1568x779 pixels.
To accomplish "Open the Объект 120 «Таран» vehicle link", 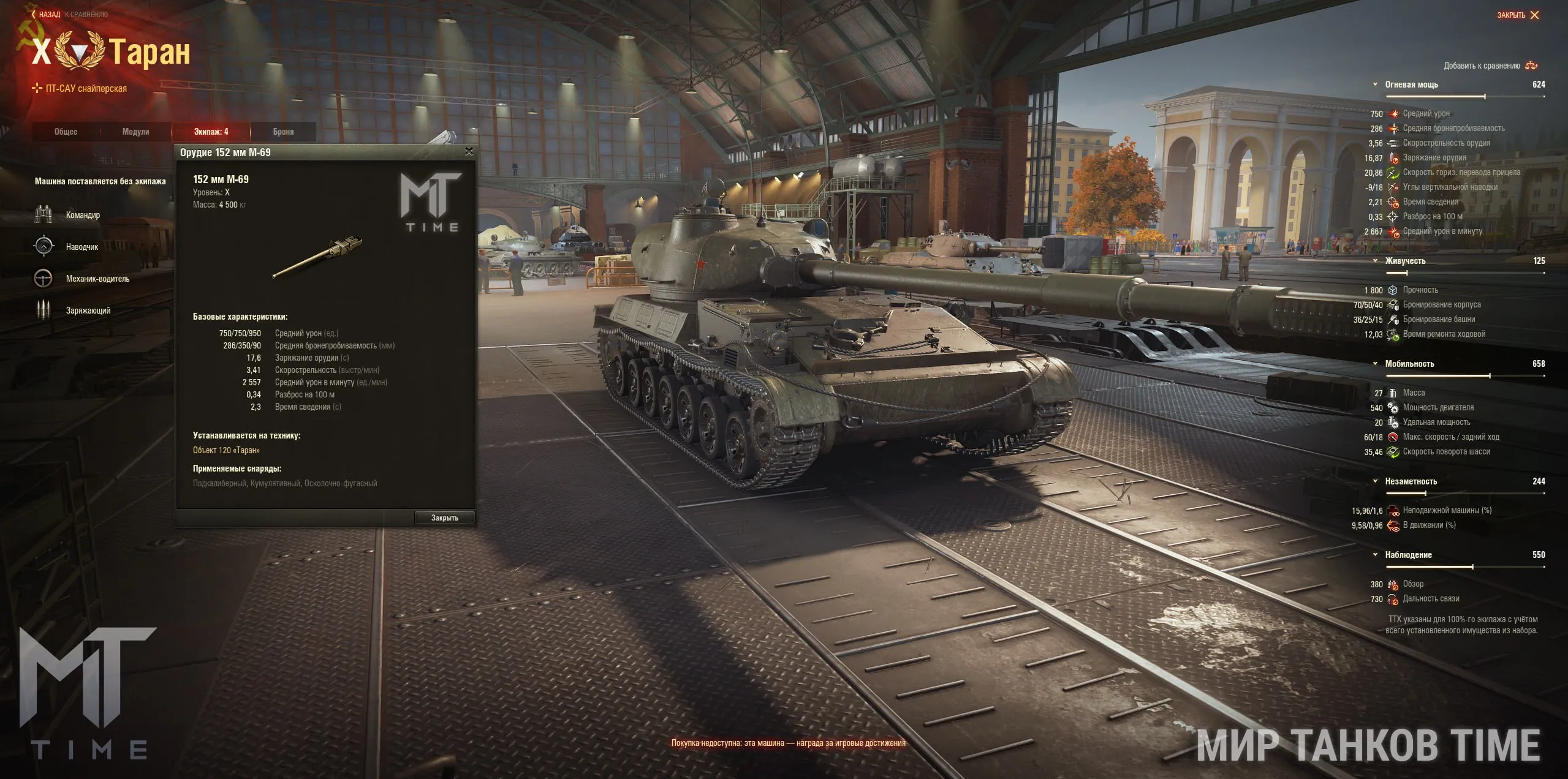I will 226,450.
